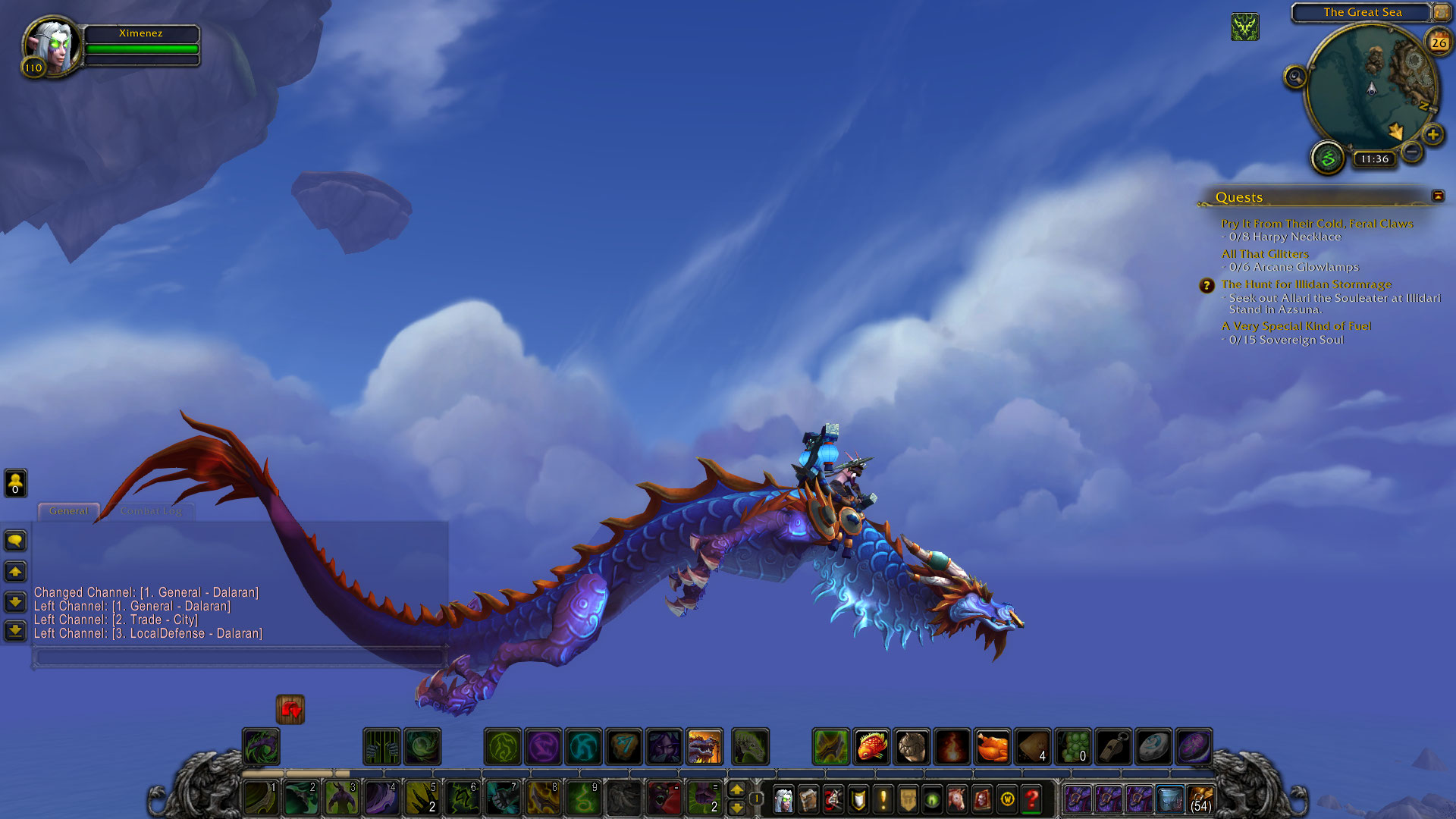The height and width of the screenshot is (819, 1456).
Task: Click Ximenez's player portrait
Action: click(52, 45)
